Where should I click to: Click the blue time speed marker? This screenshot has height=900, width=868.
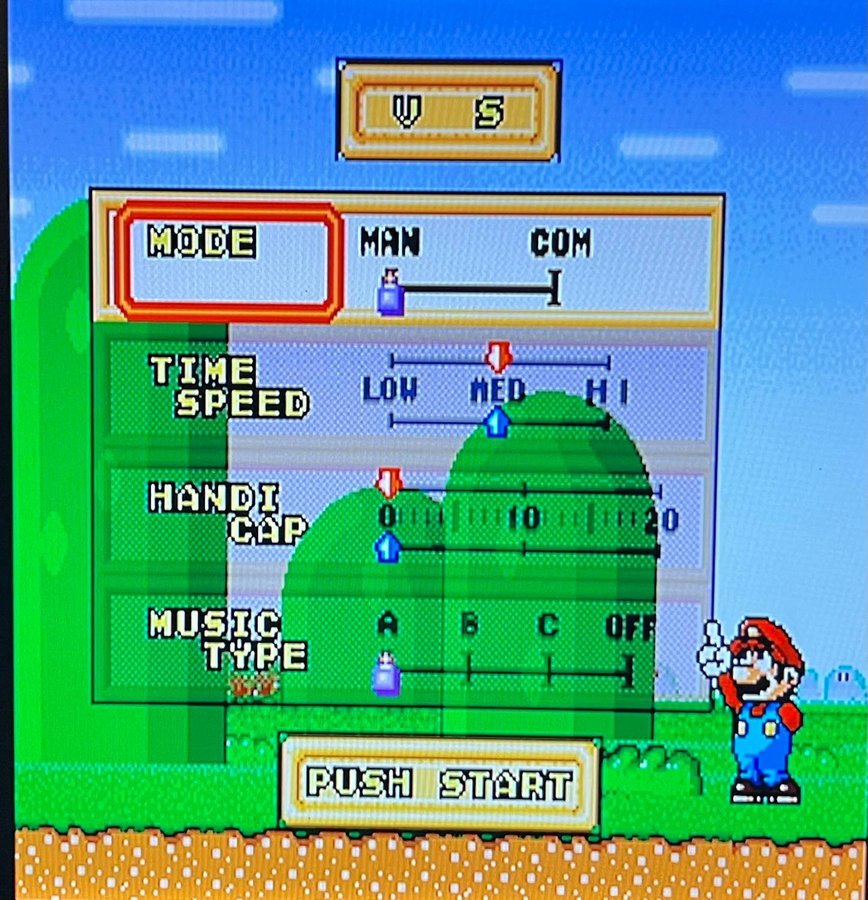496,422
